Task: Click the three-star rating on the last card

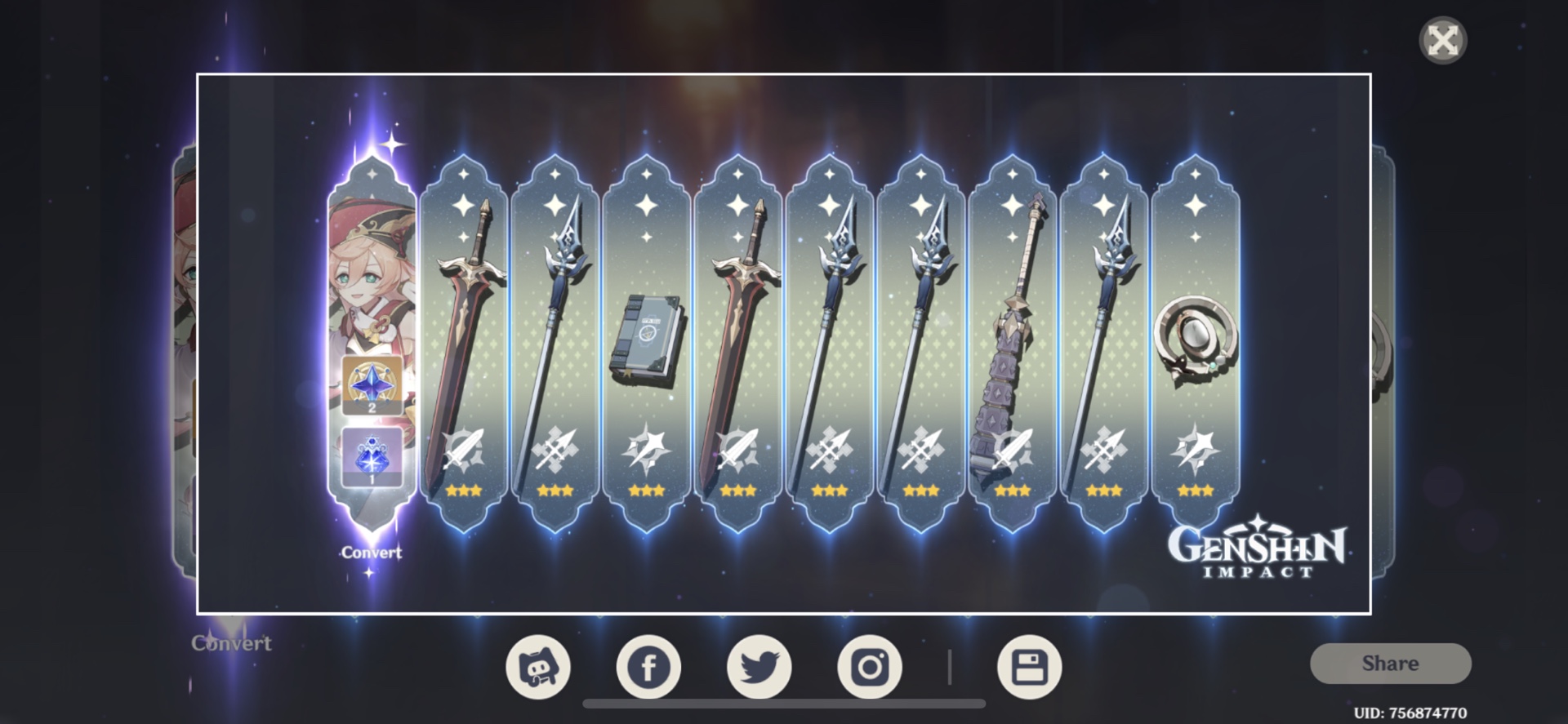Action: pos(1194,492)
